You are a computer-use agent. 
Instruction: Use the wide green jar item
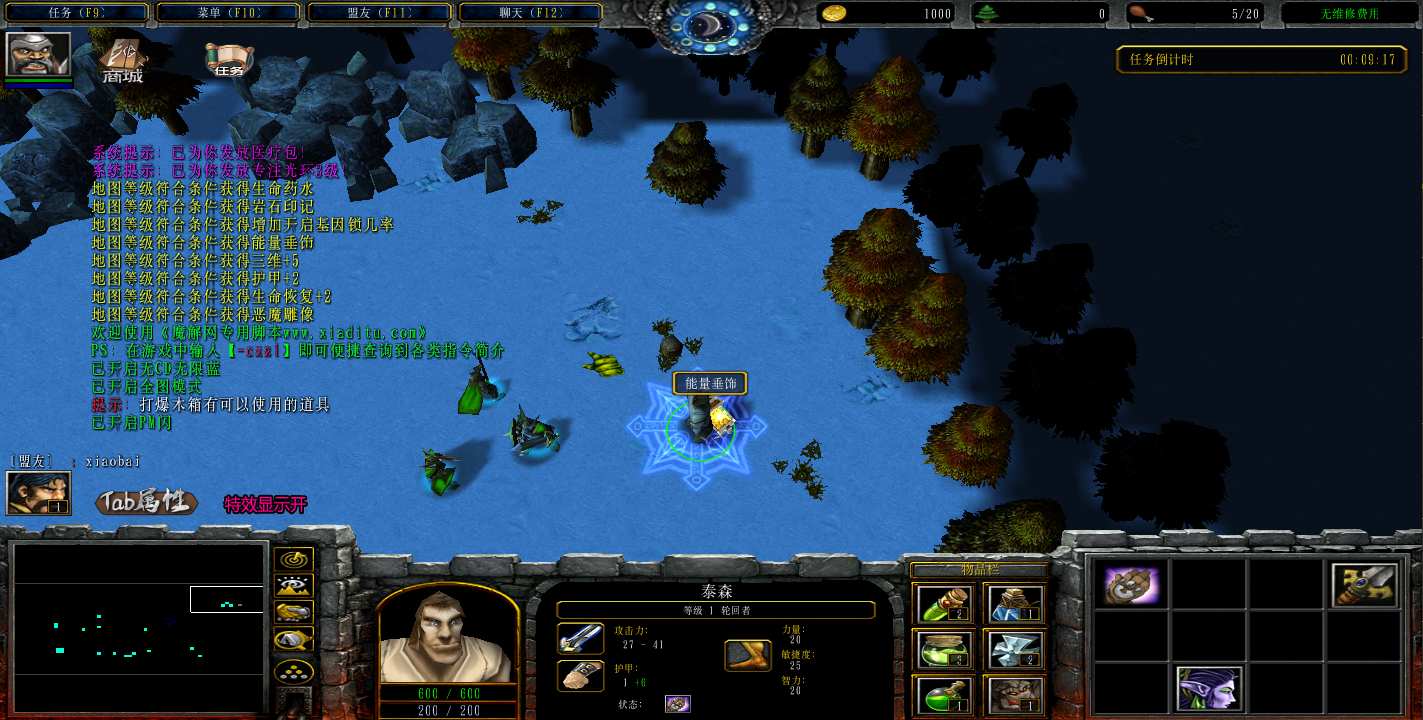coord(940,650)
